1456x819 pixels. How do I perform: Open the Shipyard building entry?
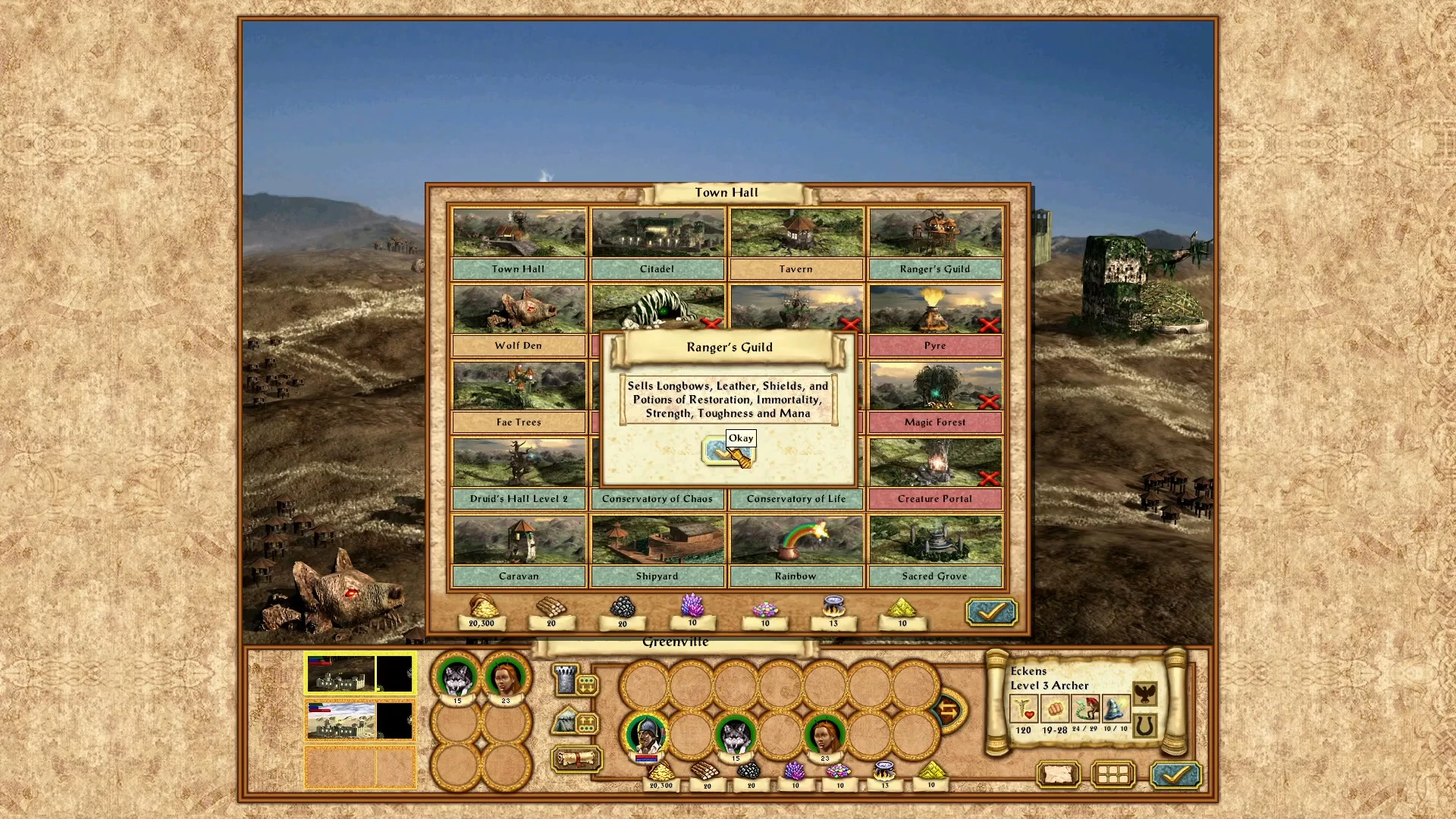tap(657, 539)
